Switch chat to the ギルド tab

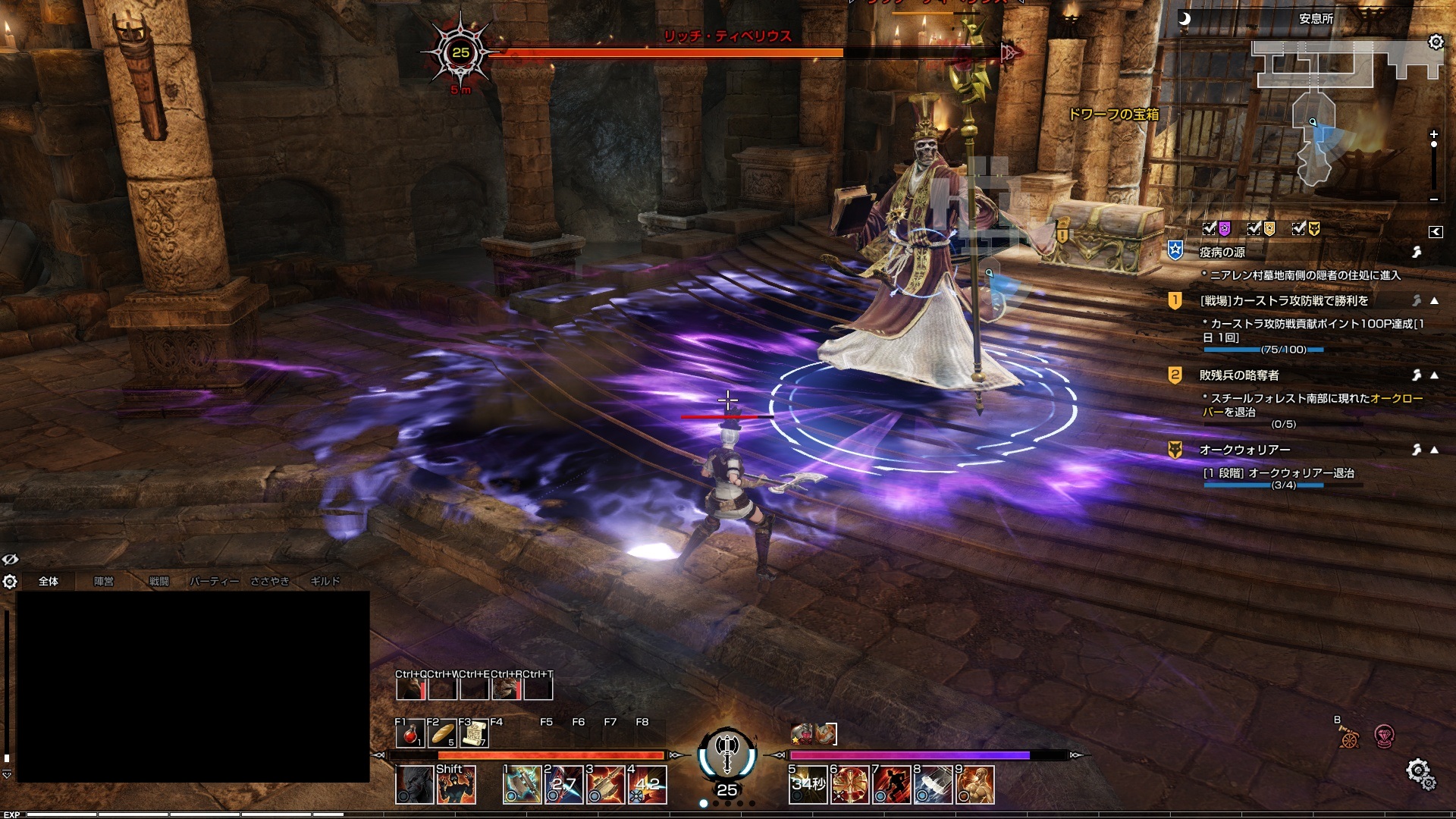coord(325,582)
